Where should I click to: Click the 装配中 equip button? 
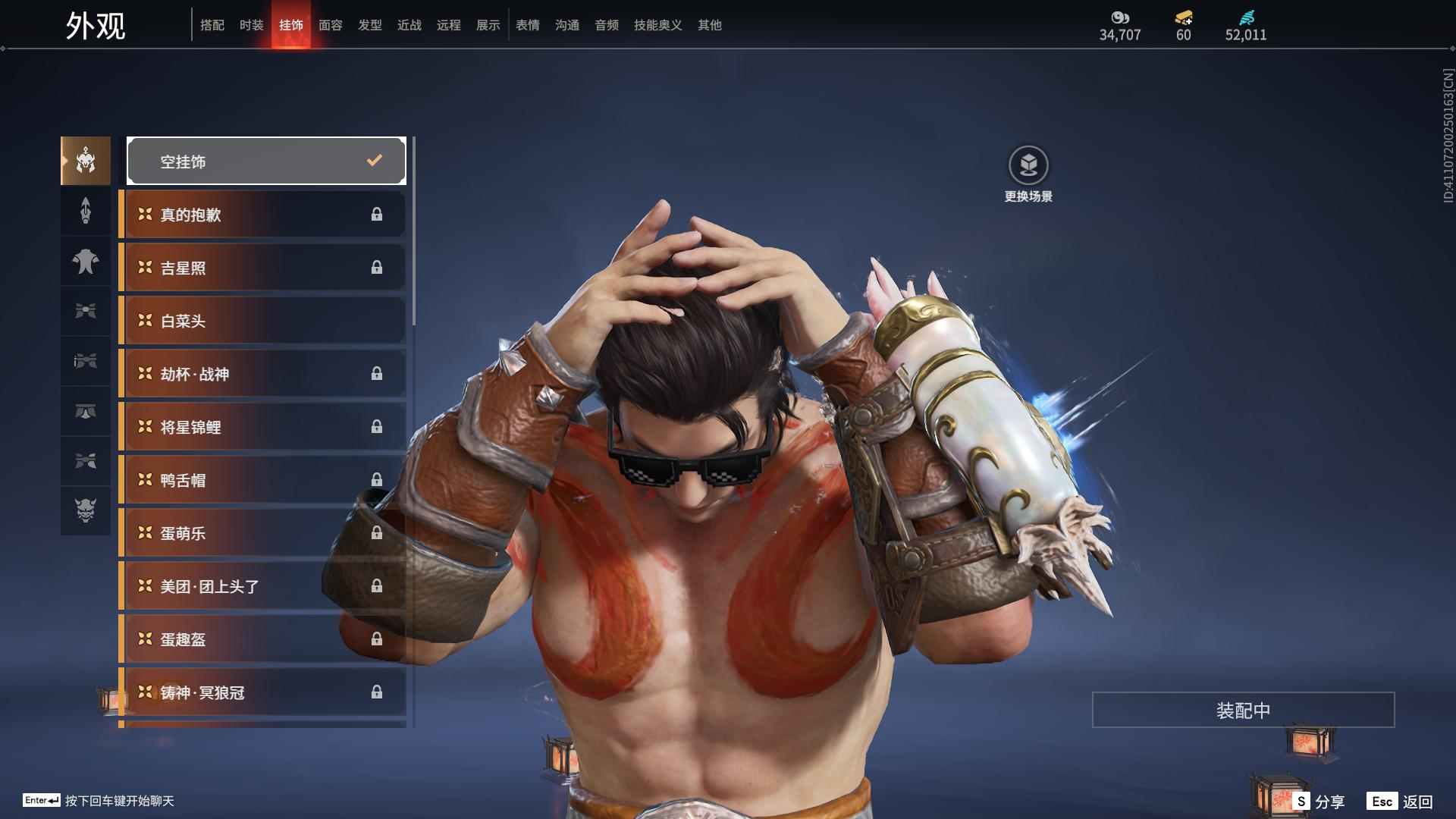tap(1243, 710)
